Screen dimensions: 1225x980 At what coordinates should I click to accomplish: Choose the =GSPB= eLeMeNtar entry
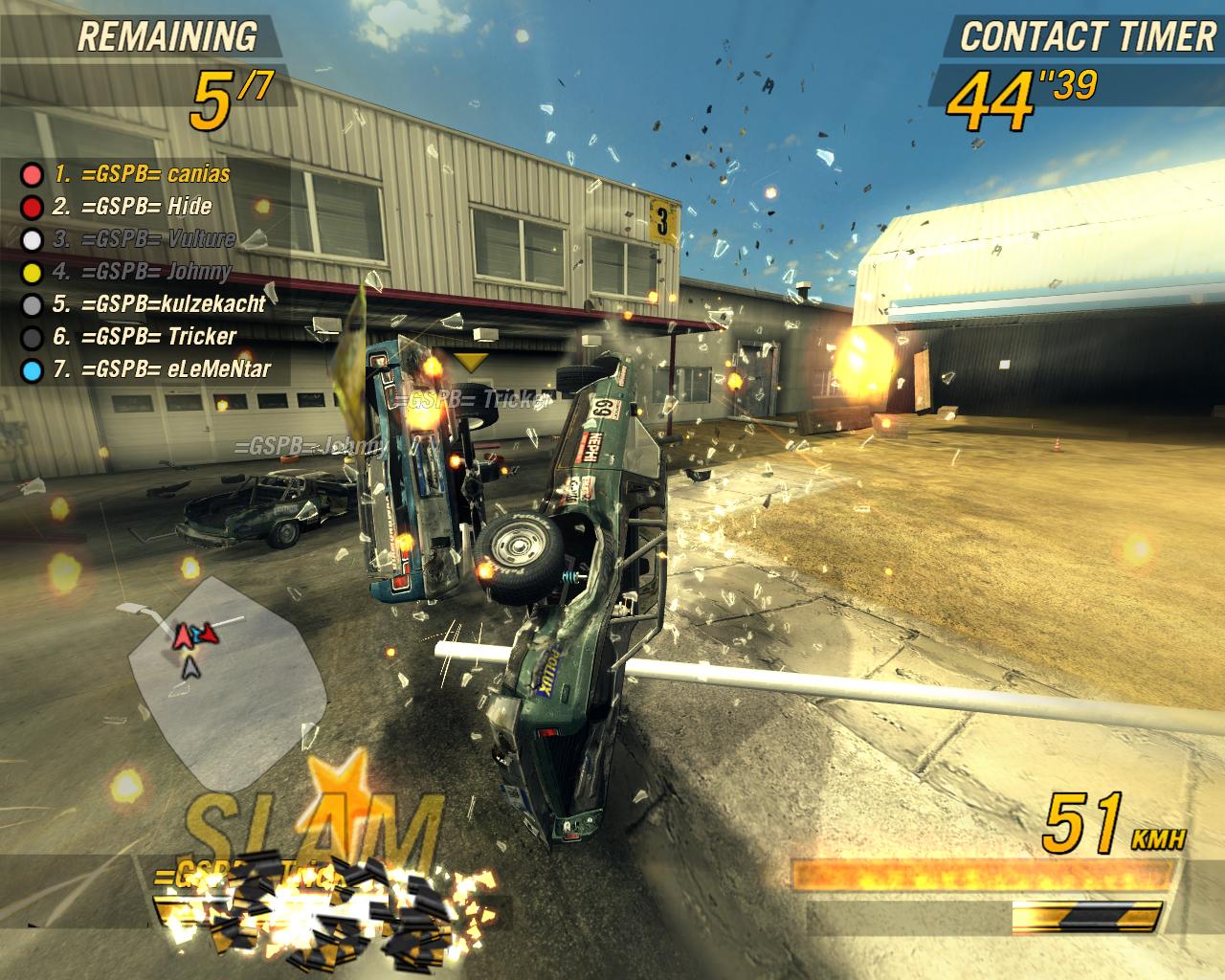tap(161, 369)
